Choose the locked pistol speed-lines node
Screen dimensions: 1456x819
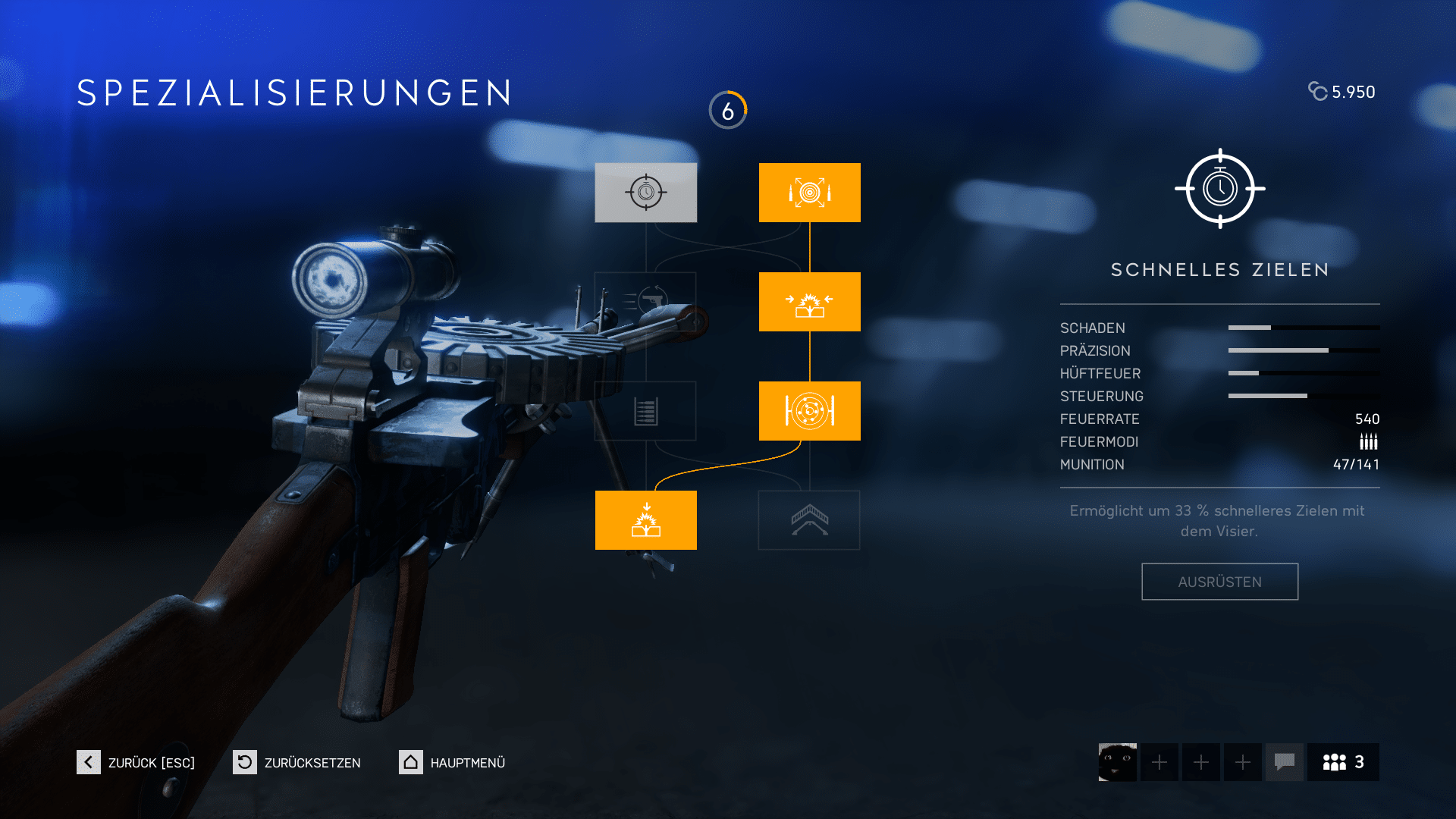pyautogui.click(x=645, y=302)
